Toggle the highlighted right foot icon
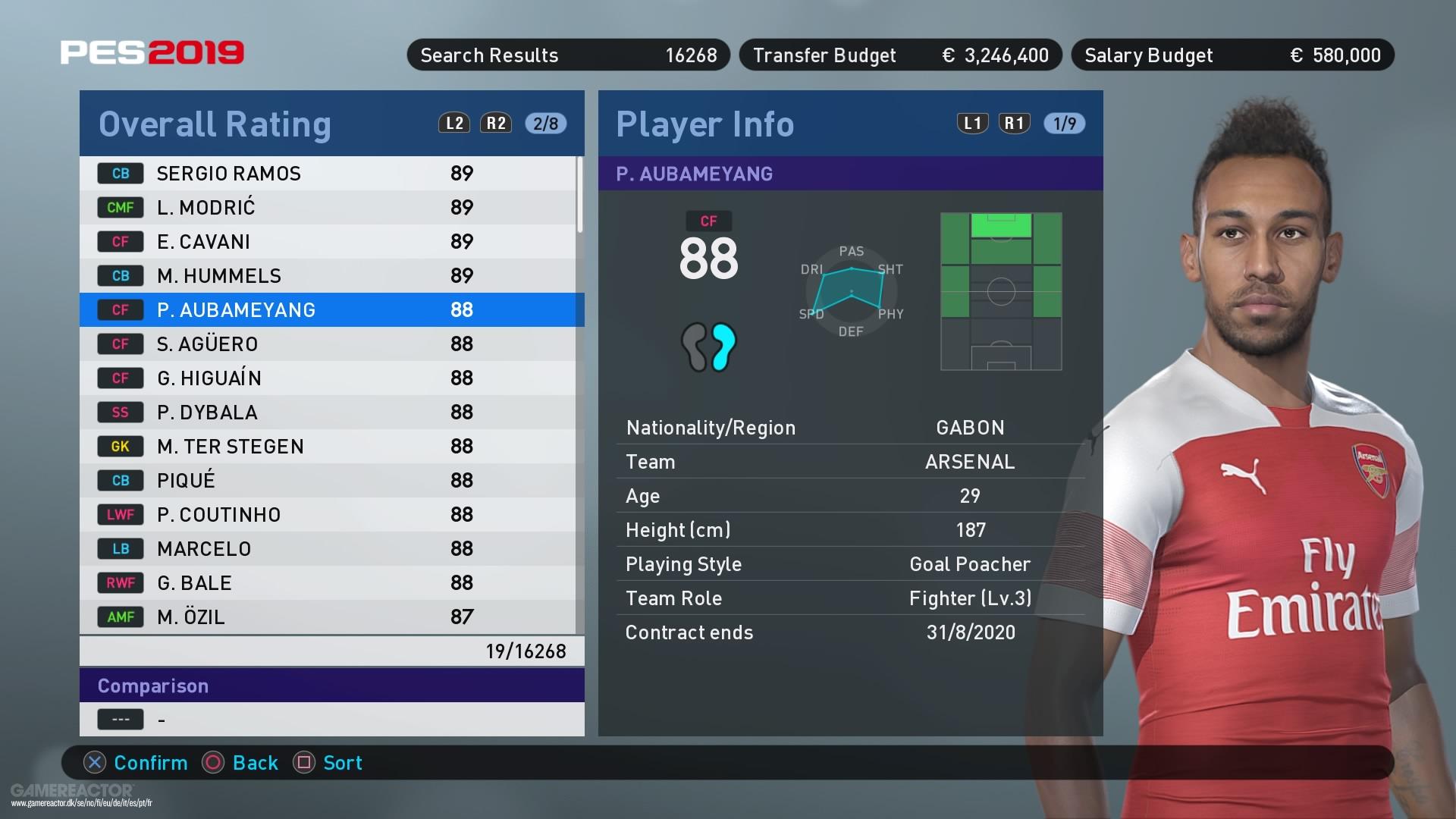Viewport: 1456px width, 819px height. click(x=722, y=347)
